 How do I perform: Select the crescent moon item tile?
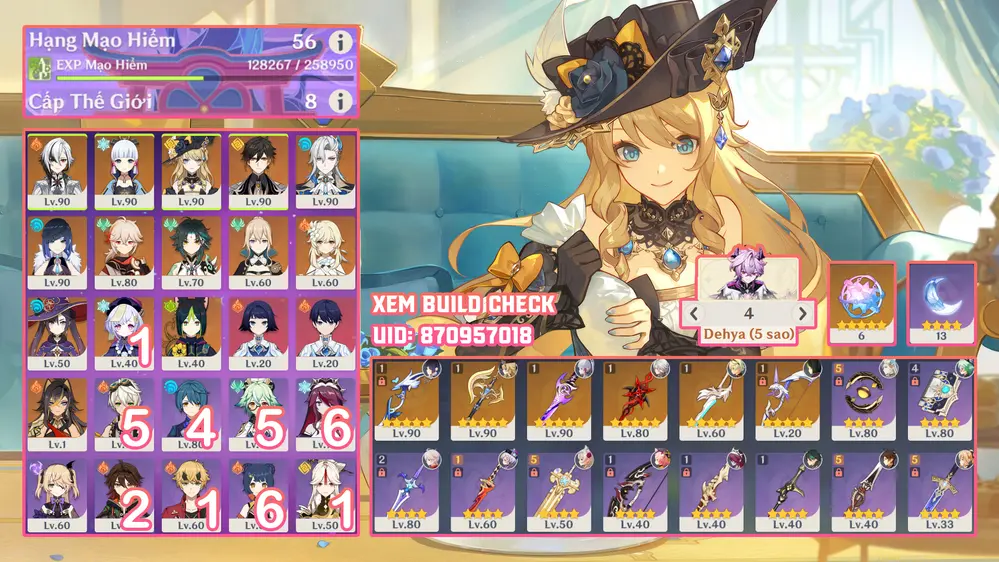click(942, 303)
